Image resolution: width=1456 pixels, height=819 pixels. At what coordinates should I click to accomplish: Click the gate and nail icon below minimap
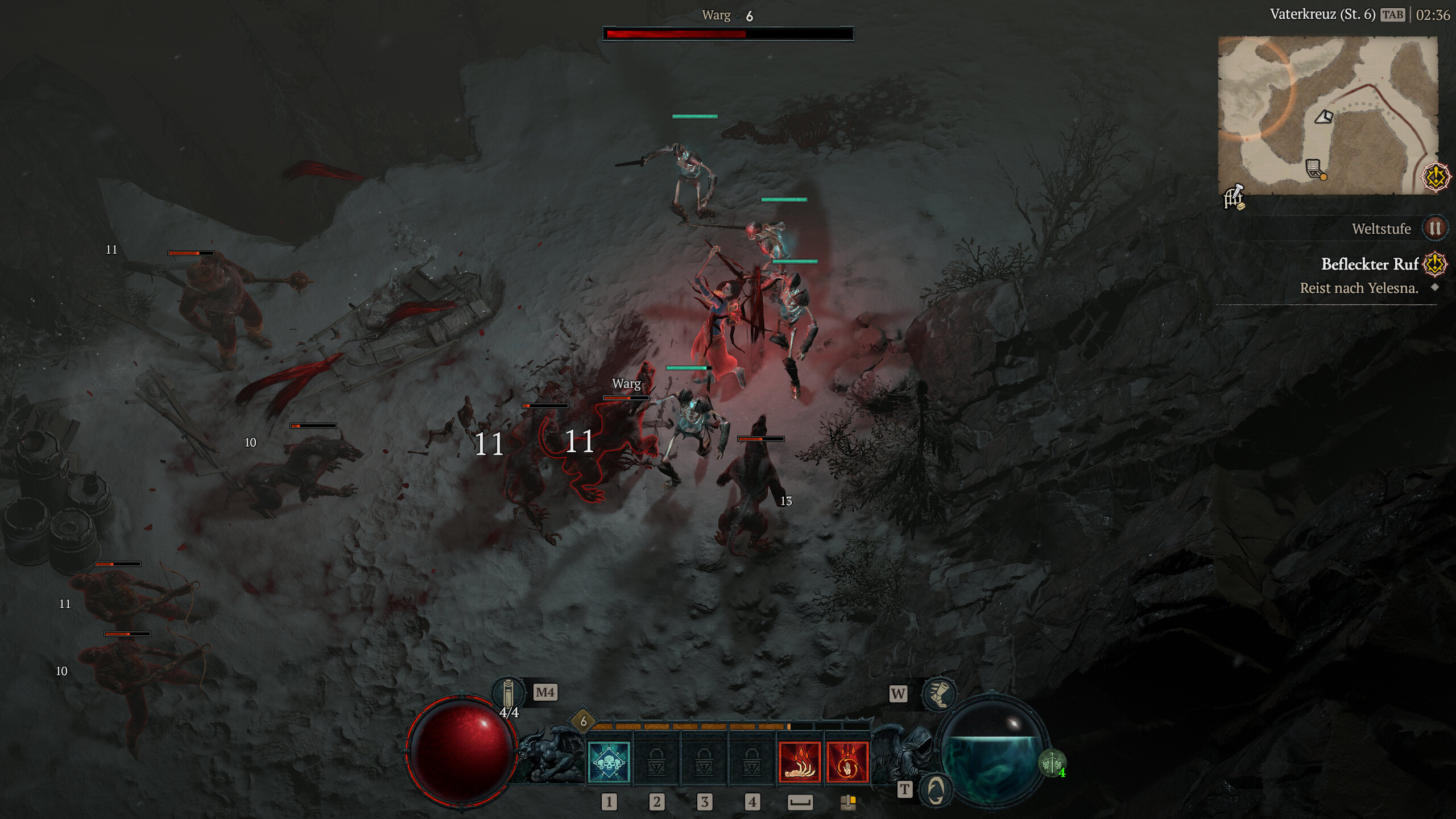pos(1234,198)
